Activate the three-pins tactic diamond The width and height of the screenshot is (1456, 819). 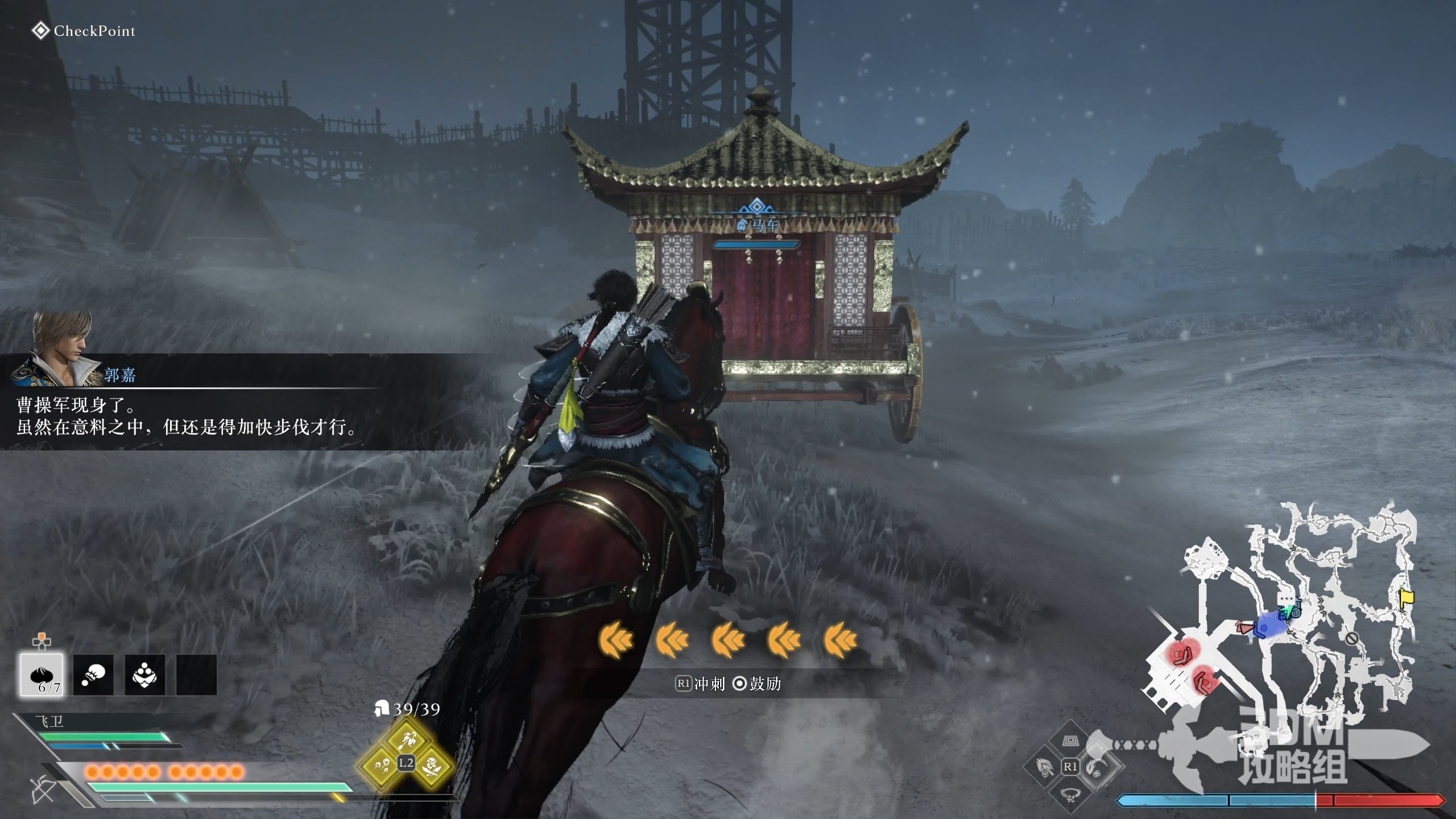[380, 766]
